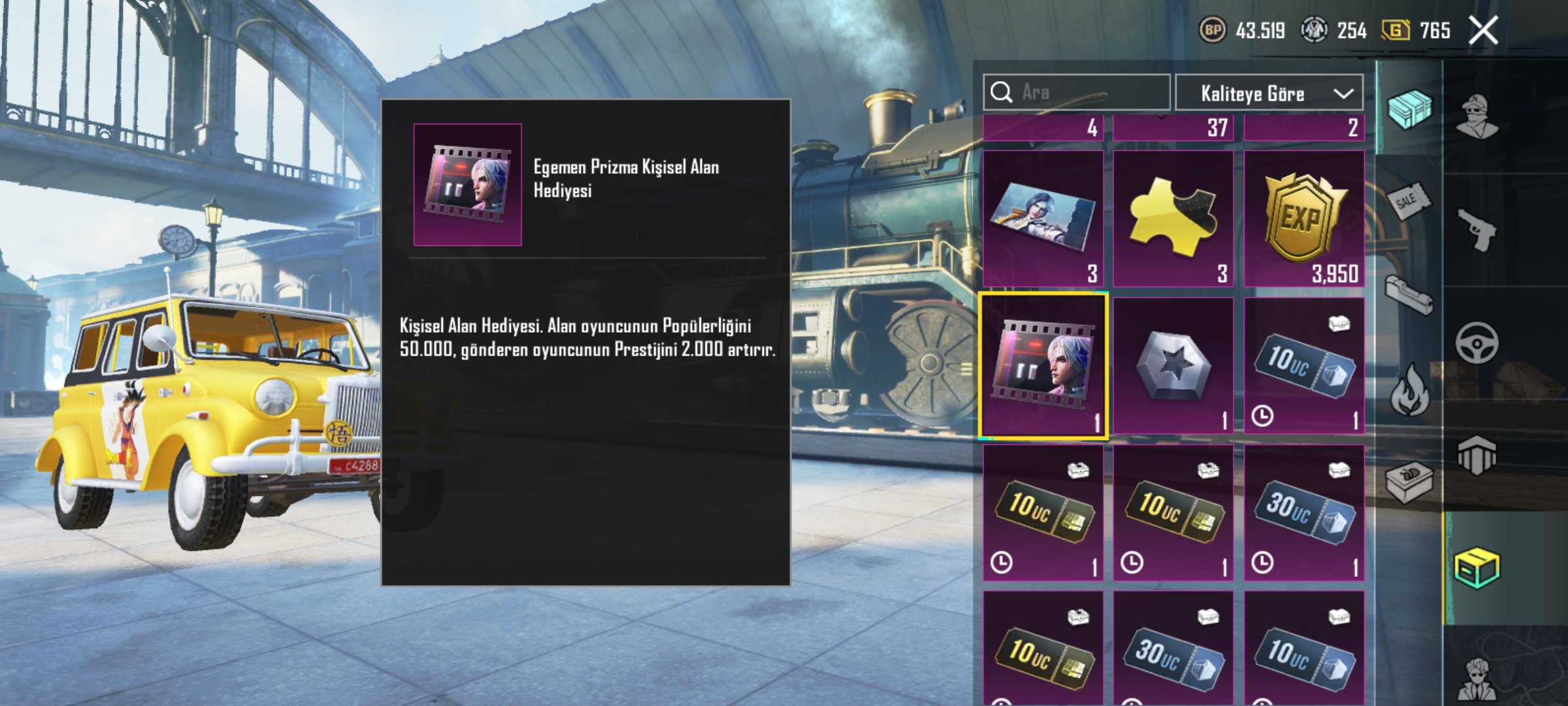Open the flame icon sub-tab
The height and width of the screenshot is (706, 1568).
[x=1409, y=390]
